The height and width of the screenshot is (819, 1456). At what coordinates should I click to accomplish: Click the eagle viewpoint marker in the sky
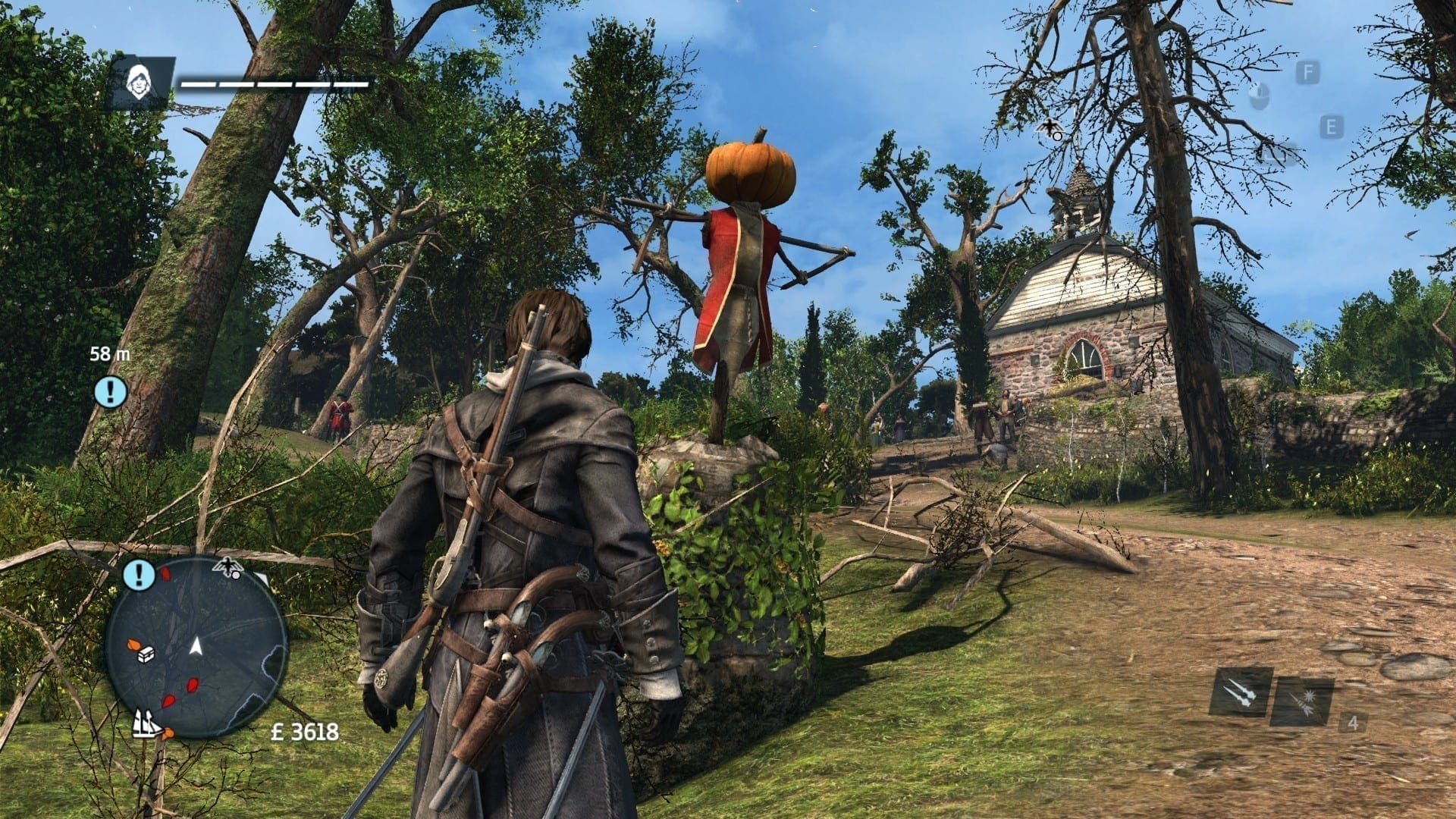(1050, 129)
